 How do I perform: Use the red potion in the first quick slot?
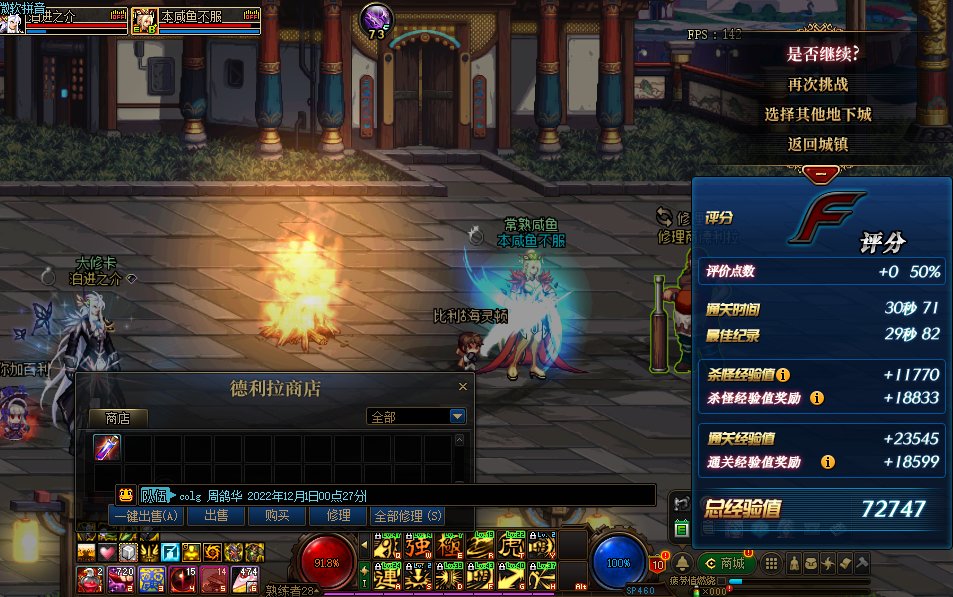(x=88, y=577)
